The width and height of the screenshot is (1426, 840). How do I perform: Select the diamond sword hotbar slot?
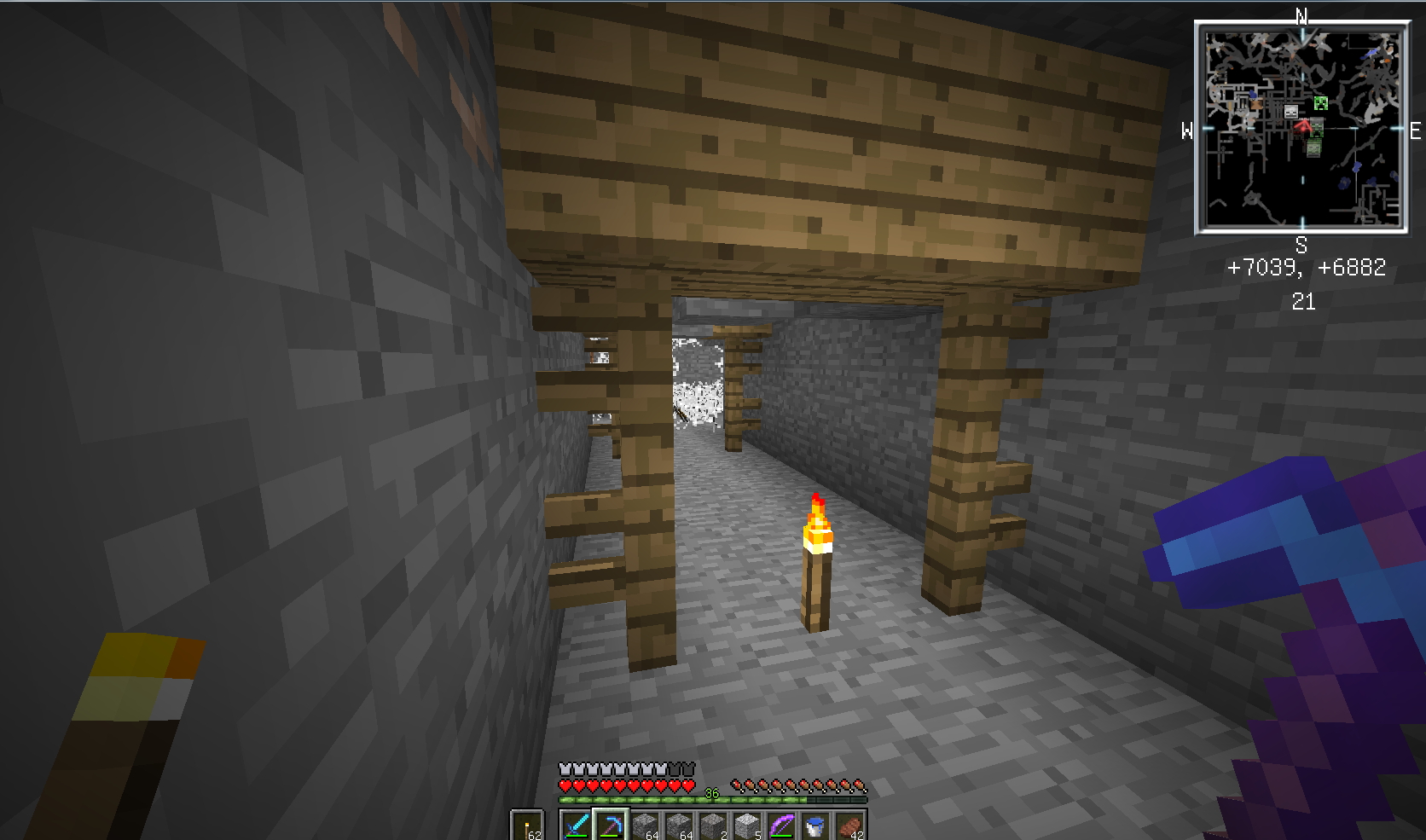pos(577,826)
